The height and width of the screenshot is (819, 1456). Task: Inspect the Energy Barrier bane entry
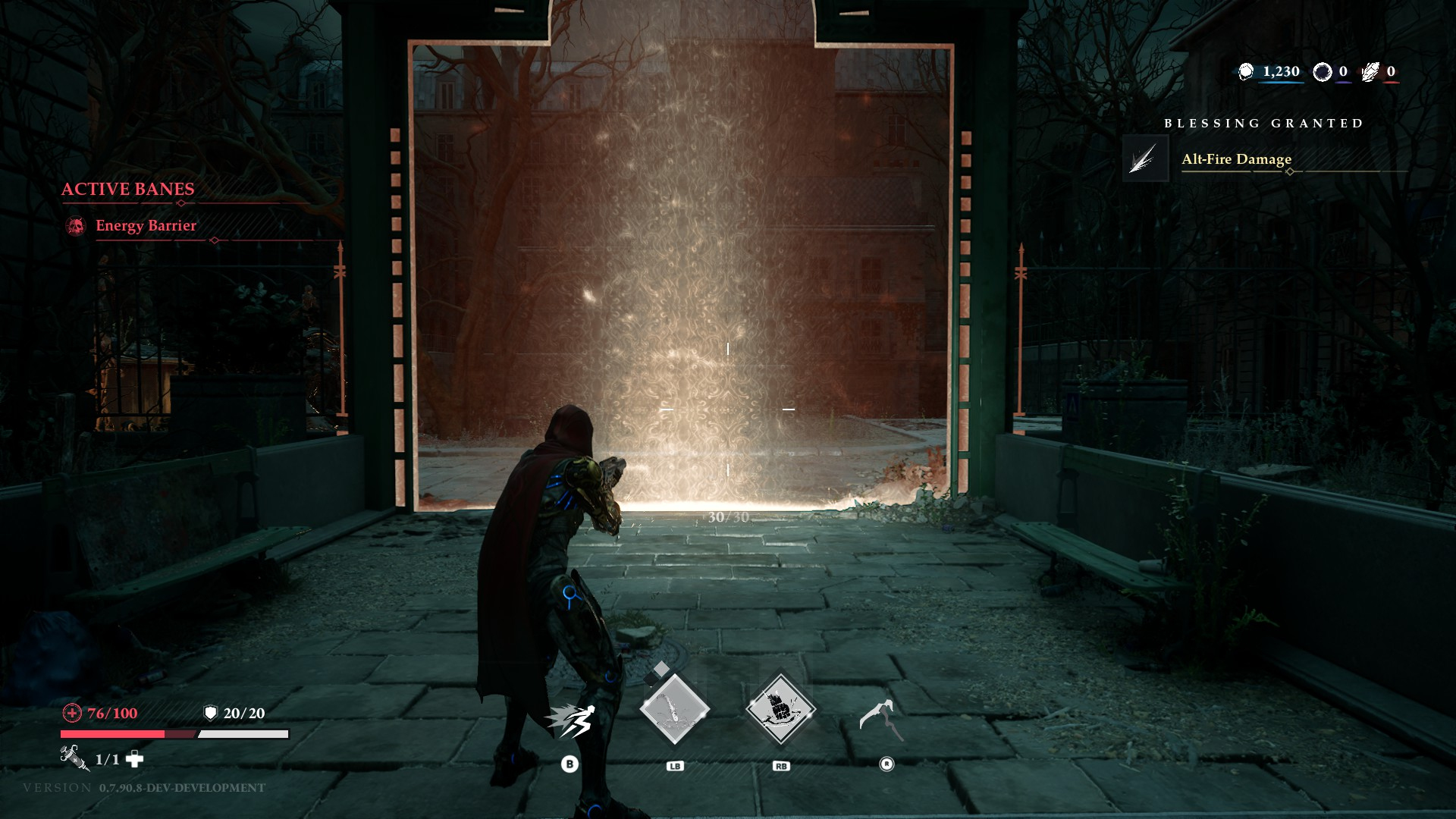tap(146, 225)
